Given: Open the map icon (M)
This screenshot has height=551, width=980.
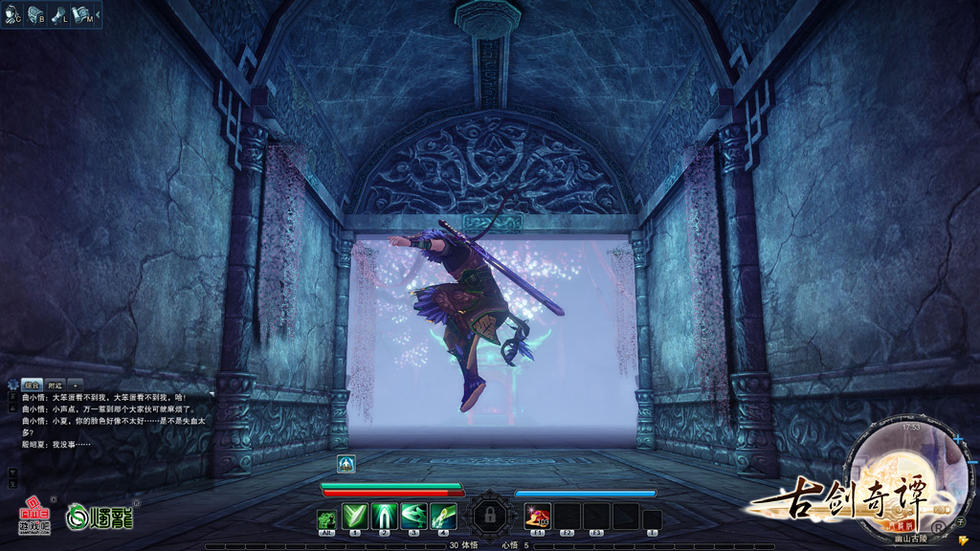Looking at the screenshot, I should click(x=82, y=15).
